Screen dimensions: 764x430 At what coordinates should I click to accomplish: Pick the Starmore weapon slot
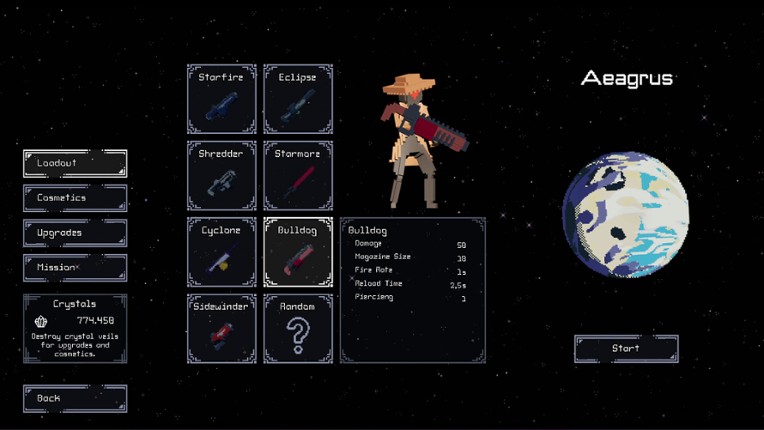(298, 176)
